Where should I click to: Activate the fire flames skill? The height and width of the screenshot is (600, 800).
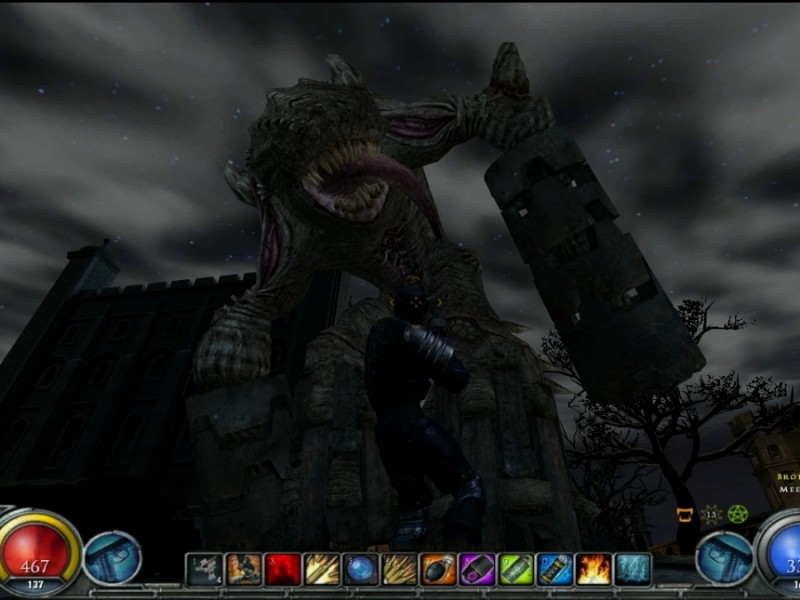594,569
